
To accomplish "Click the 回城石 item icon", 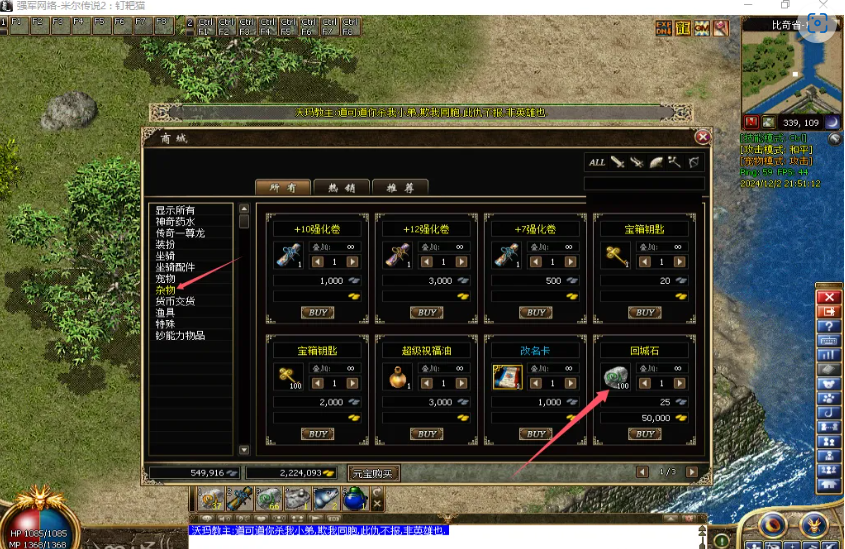I will (612, 378).
